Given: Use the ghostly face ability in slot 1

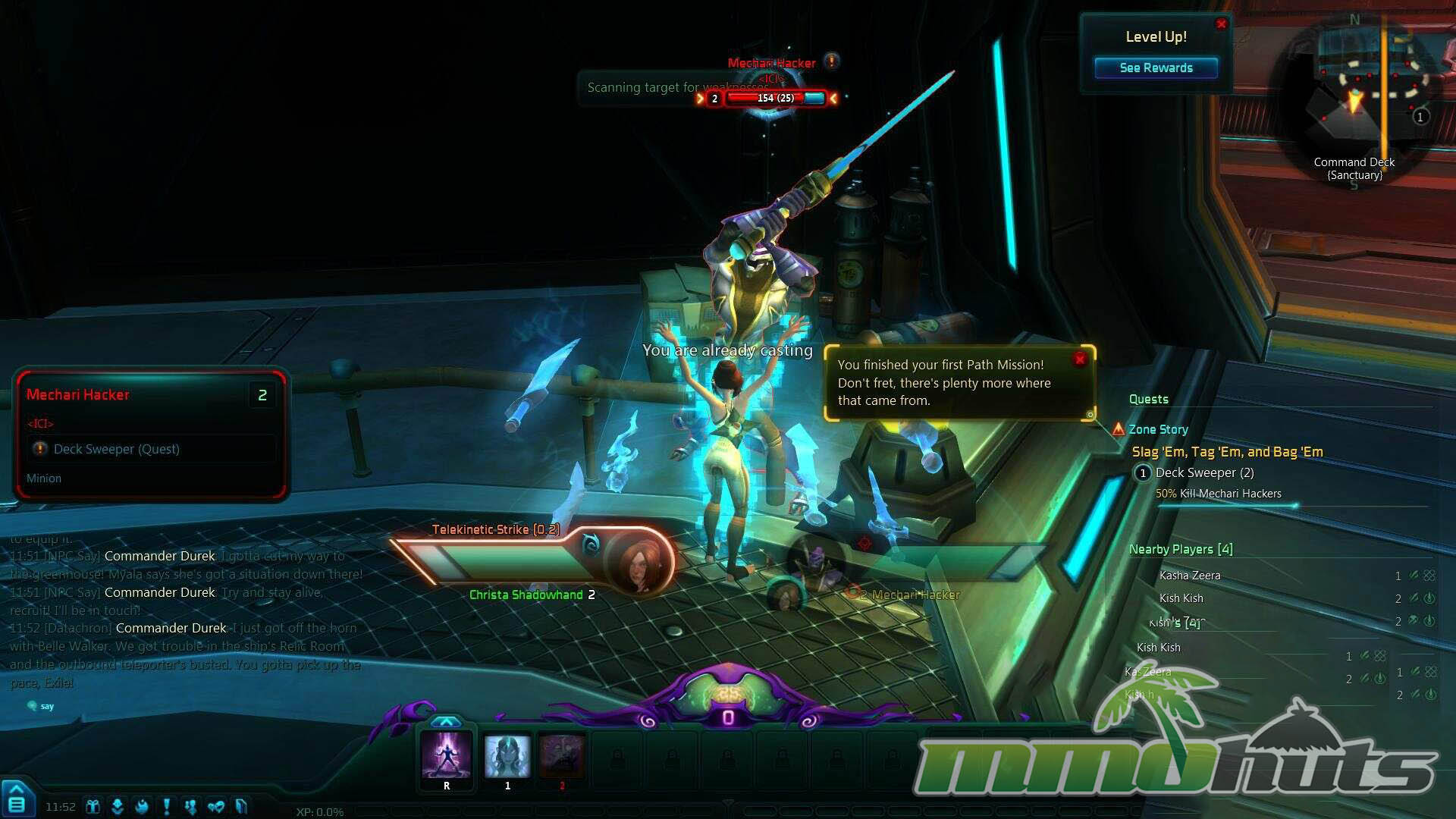Looking at the screenshot, I should [507, 756].
